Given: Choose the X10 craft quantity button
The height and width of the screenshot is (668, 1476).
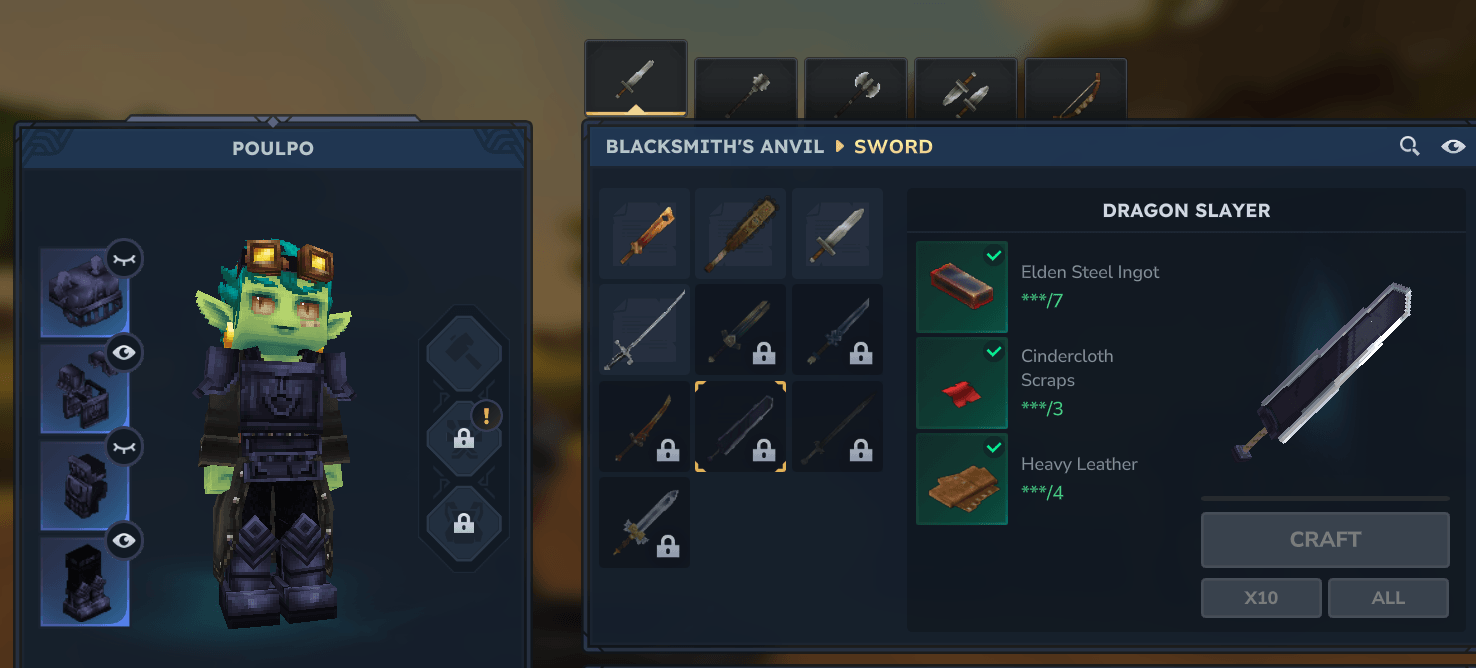Looking at the screenshot, I should [1261, 598].
